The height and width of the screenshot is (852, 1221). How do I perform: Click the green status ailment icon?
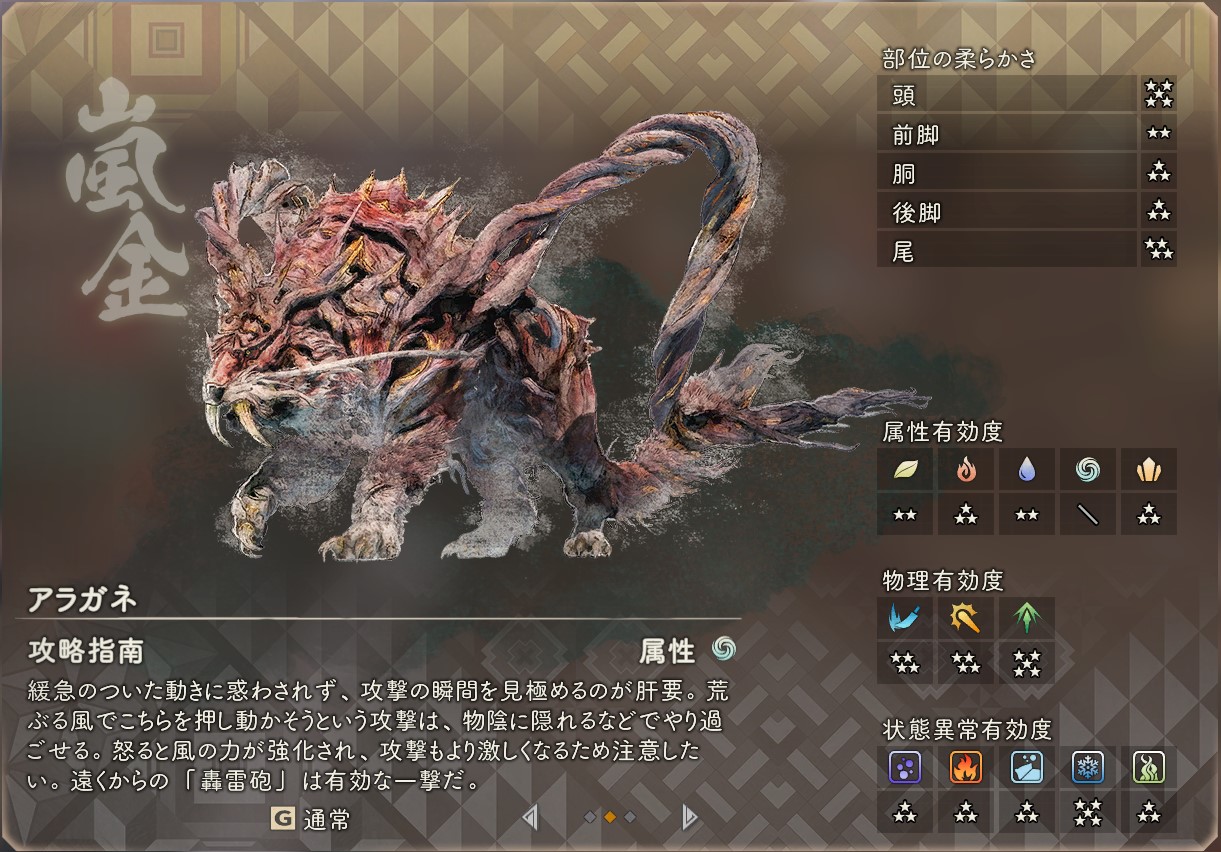(x=1148, y=767)
